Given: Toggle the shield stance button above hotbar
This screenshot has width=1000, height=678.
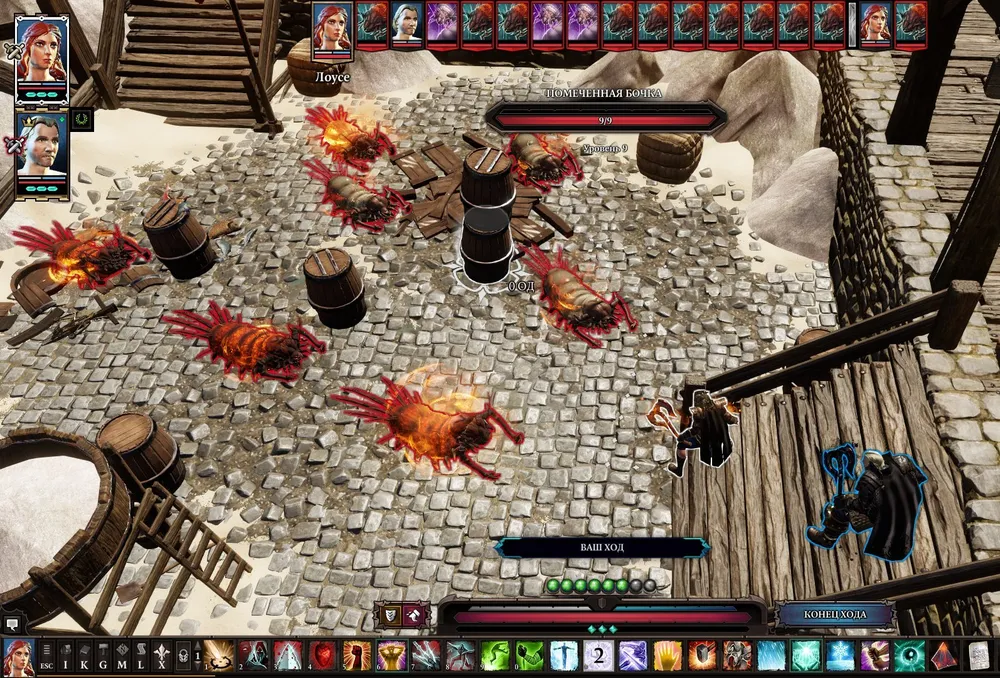Looking at the screenshot, I should point(388,614).
